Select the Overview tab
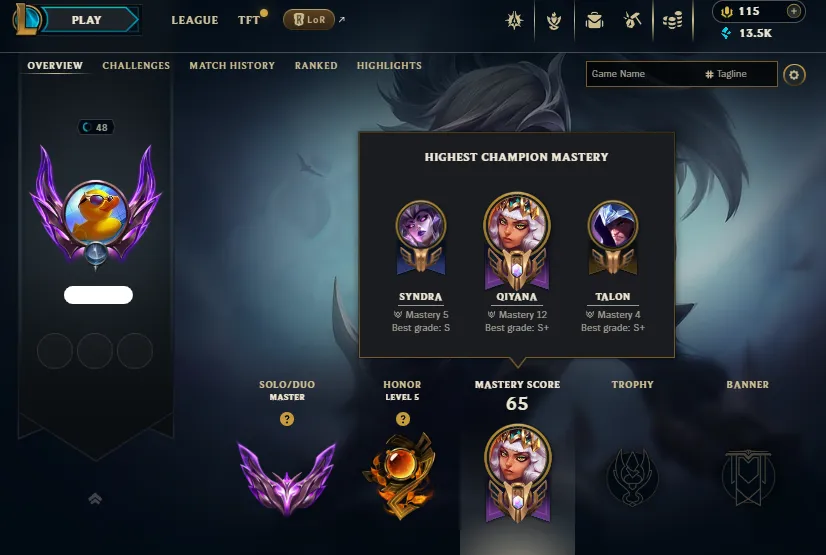 click(x=55, y=66)
